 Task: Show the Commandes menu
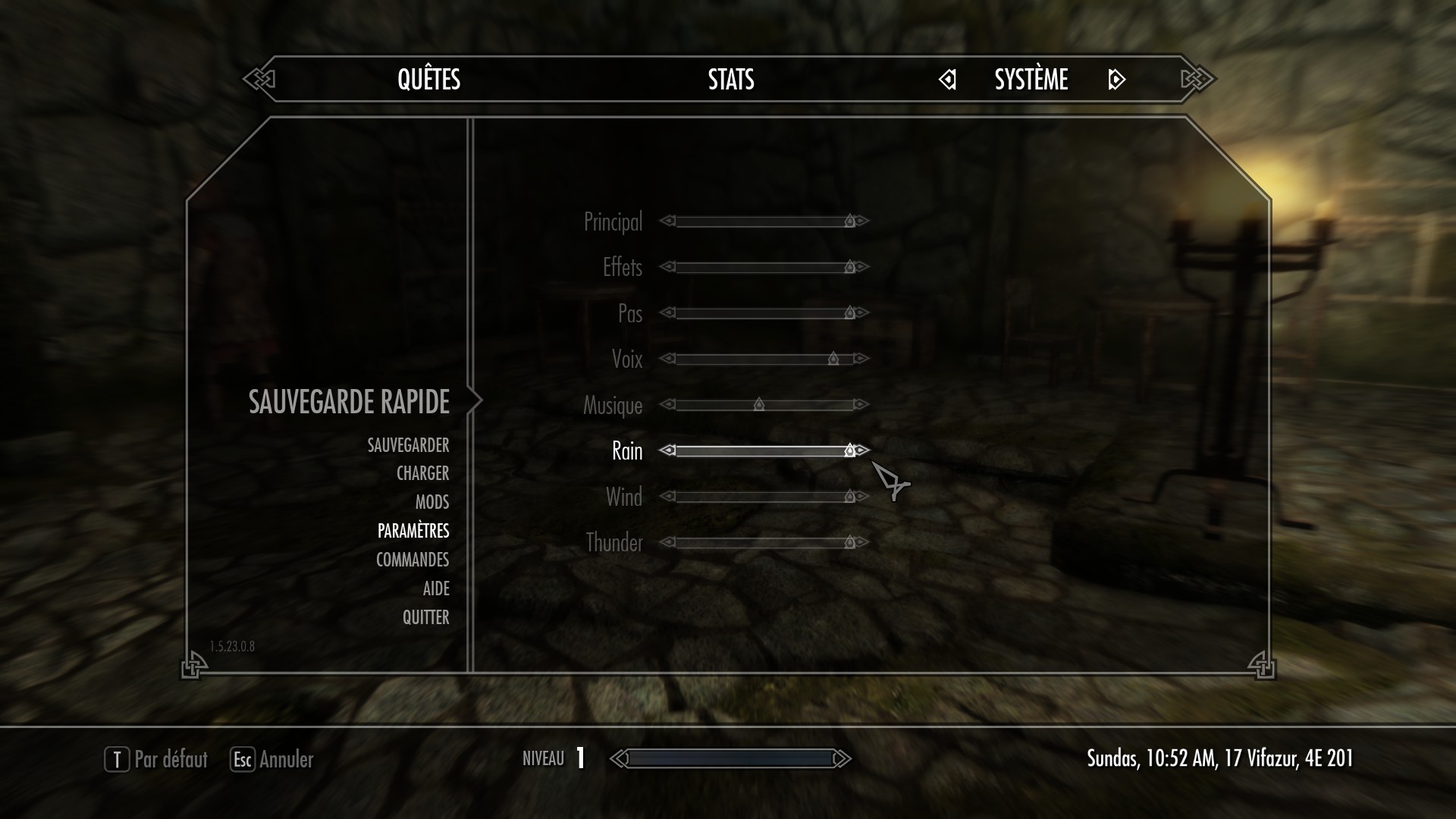(413, 560)
